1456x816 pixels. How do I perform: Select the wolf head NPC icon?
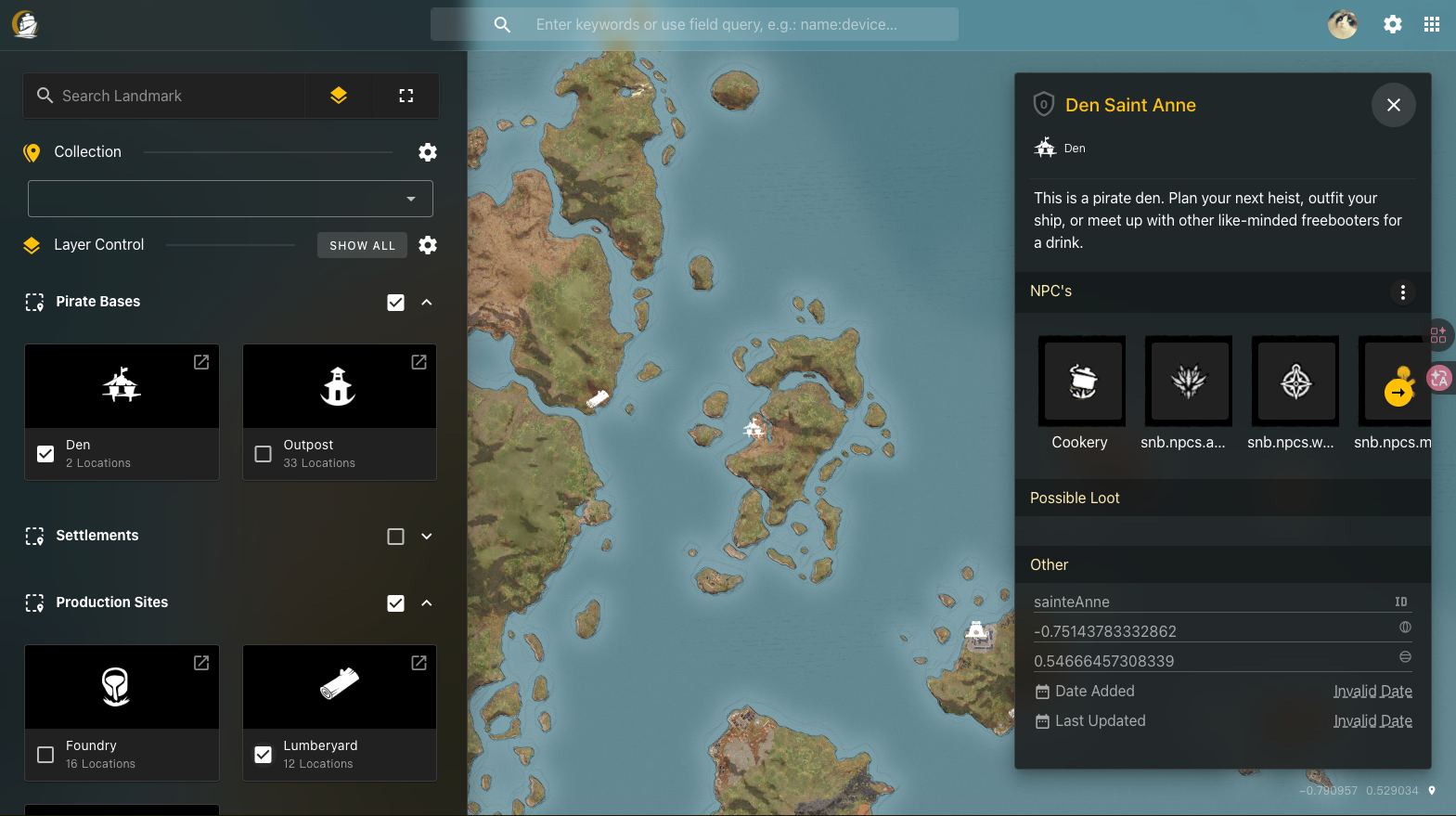pos(1188,381)
